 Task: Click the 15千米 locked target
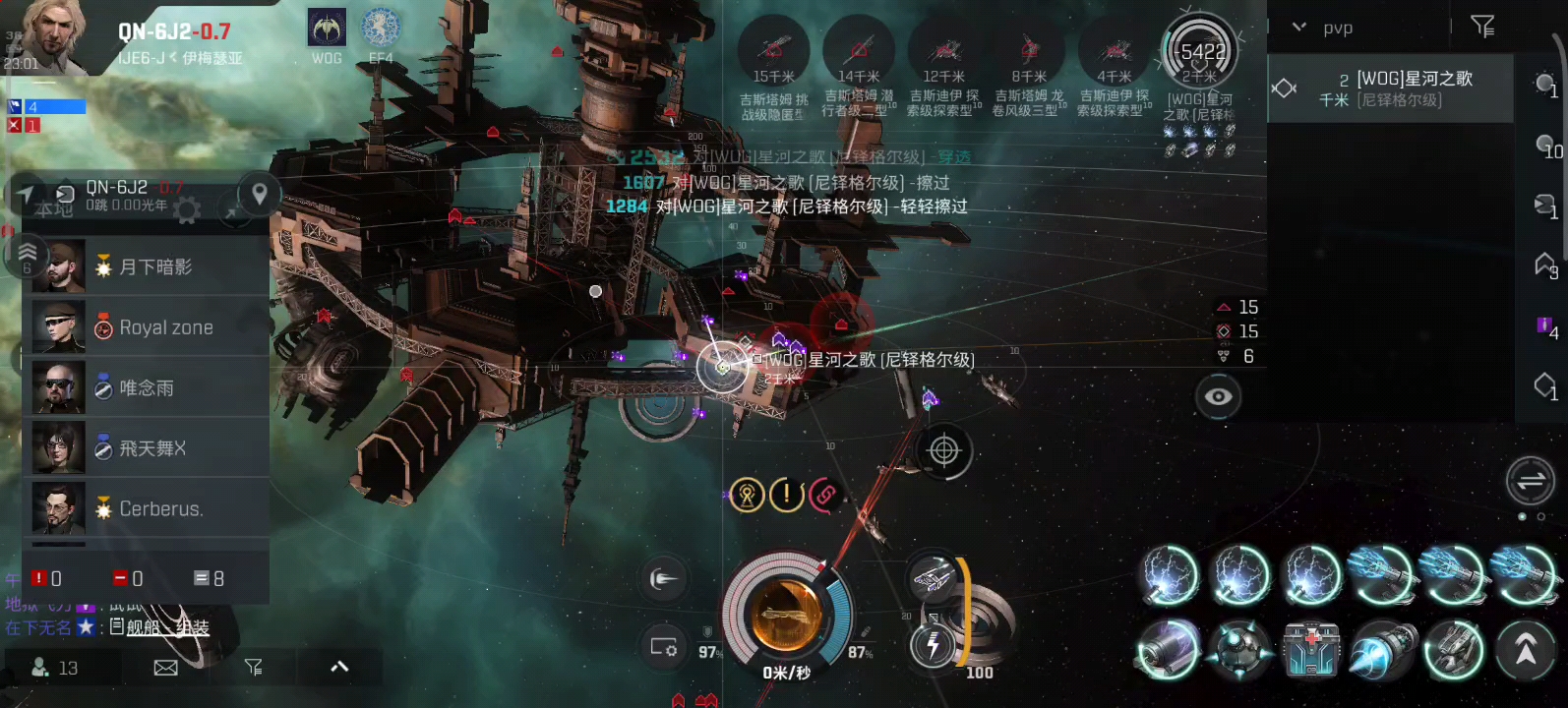coord(774,49)
